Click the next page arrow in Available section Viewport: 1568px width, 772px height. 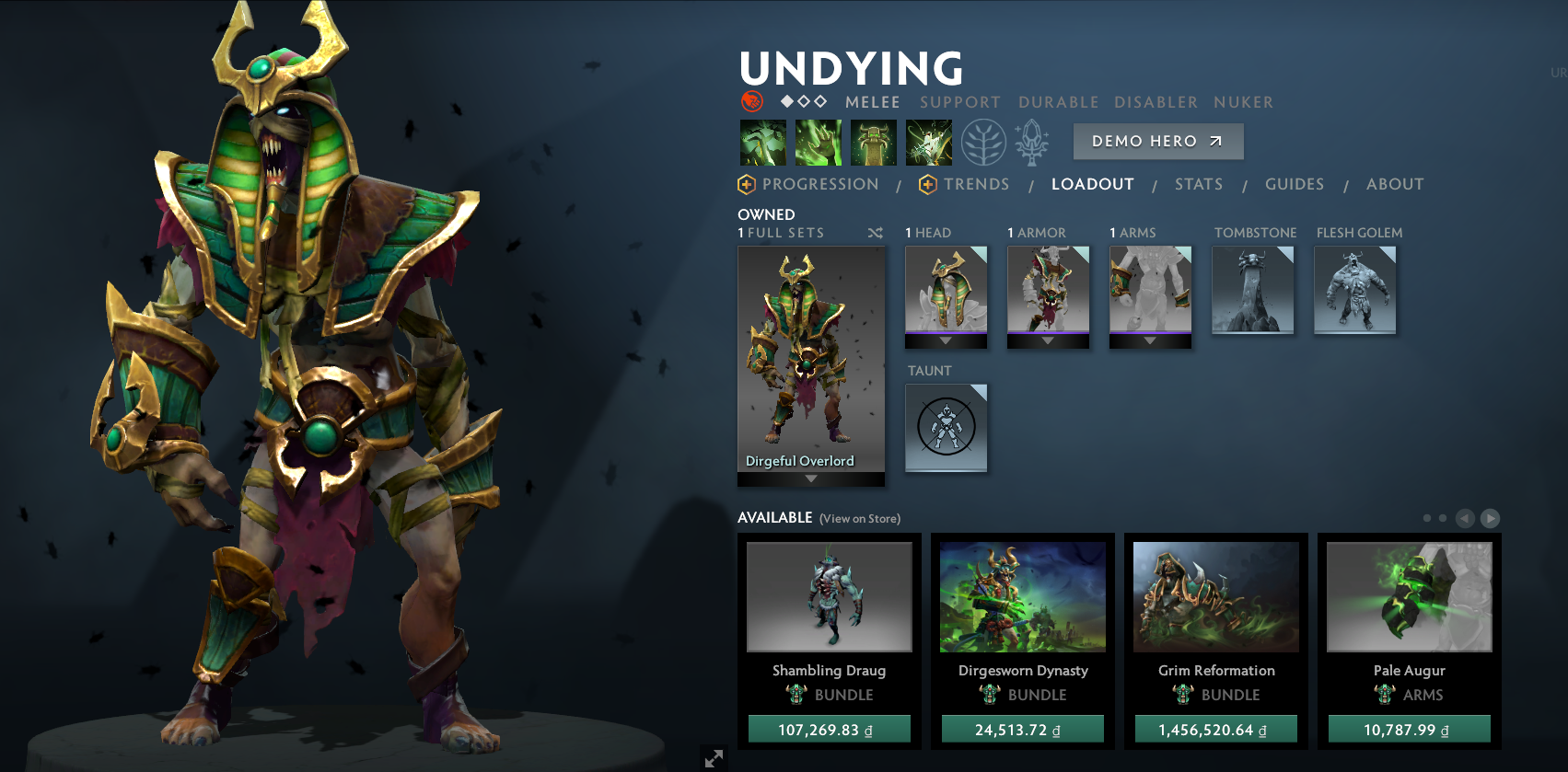pyautogui.click(x=1491, y=518)
